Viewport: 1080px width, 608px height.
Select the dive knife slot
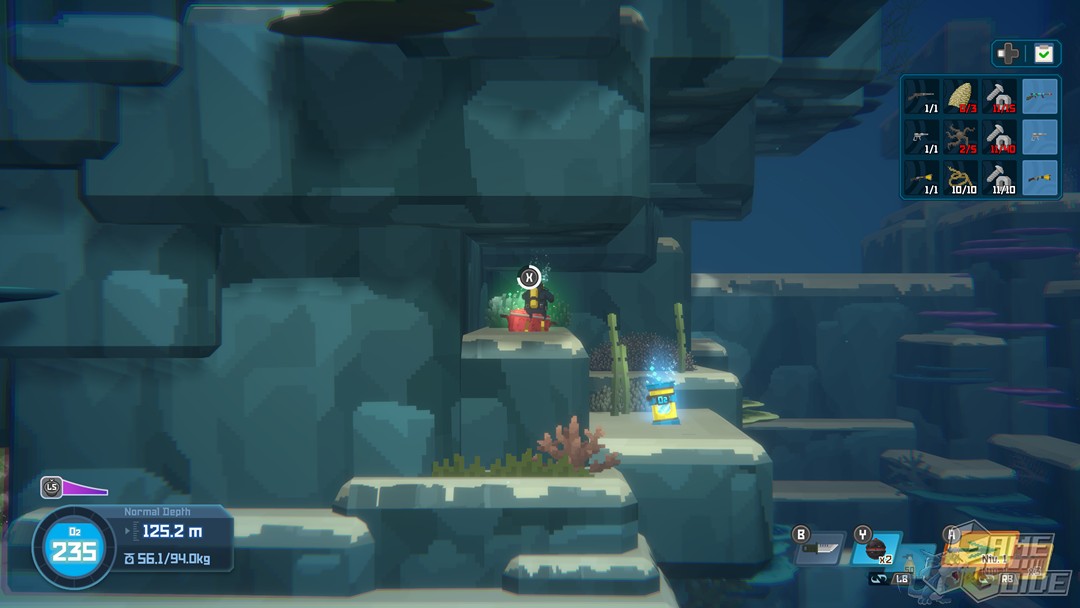[822, 547]
